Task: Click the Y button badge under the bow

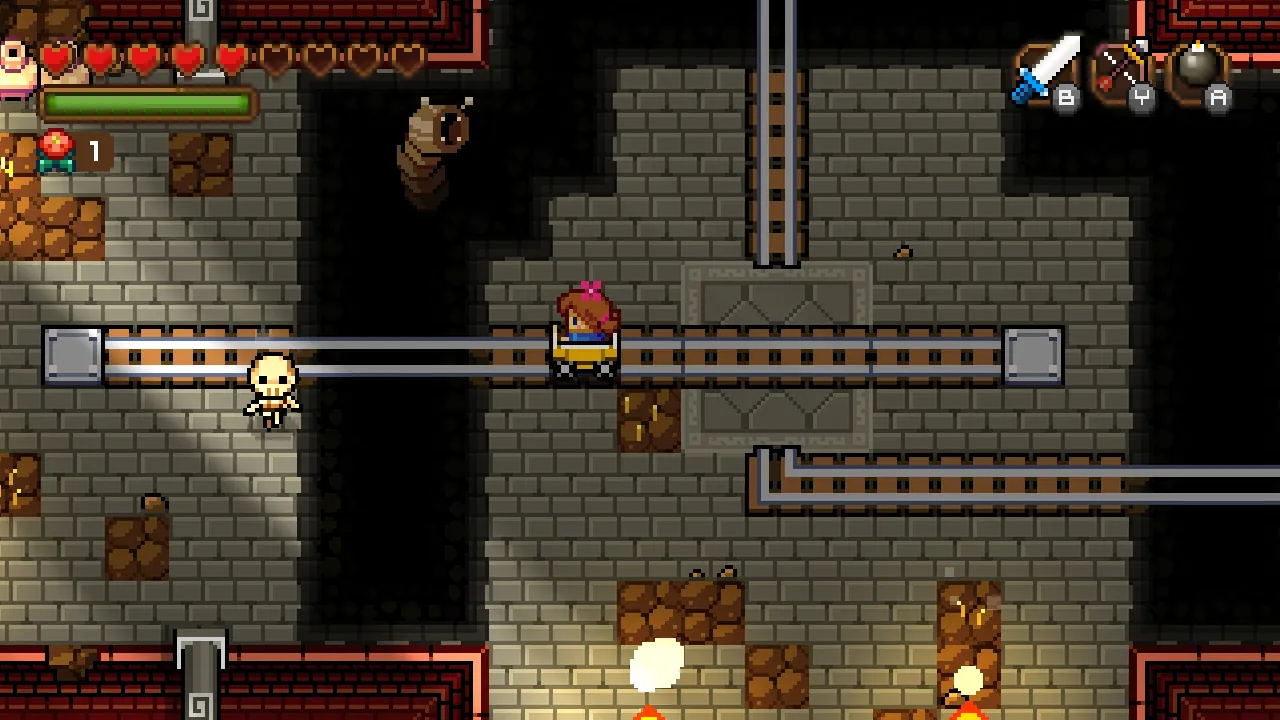Action: 1143,99
